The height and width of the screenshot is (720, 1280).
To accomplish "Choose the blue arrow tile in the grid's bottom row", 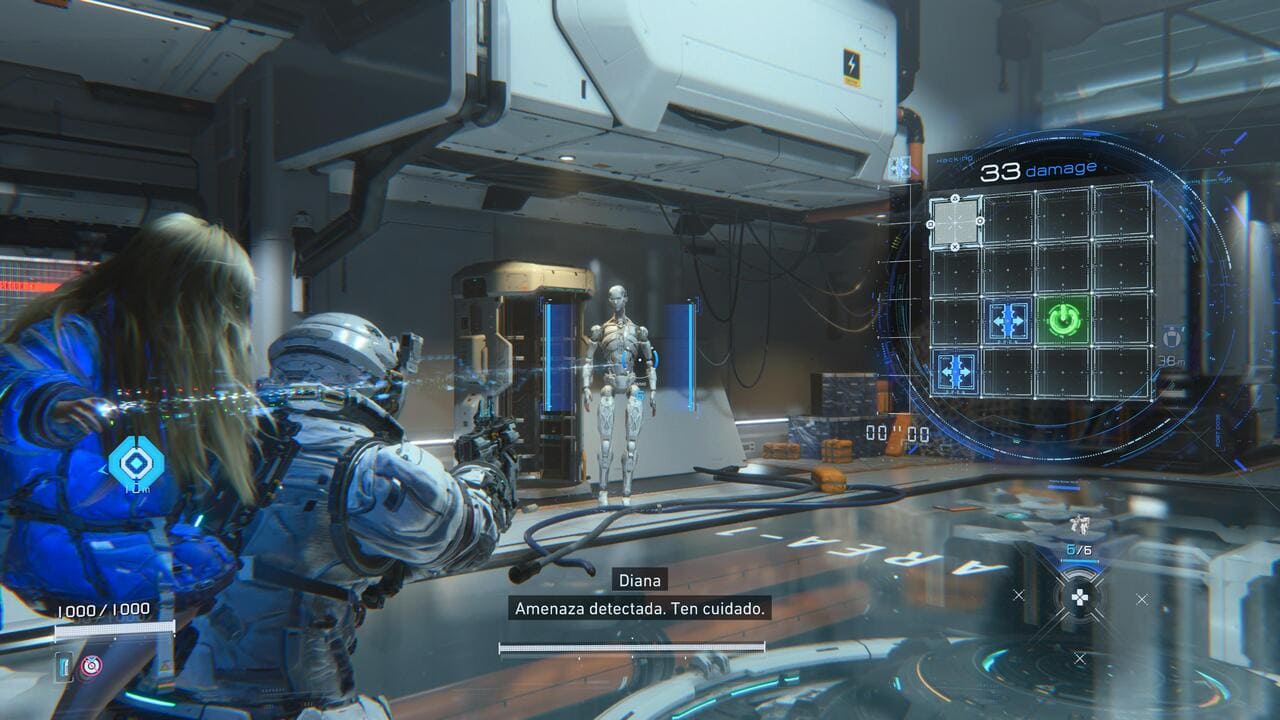I will (x=954, y=369).
